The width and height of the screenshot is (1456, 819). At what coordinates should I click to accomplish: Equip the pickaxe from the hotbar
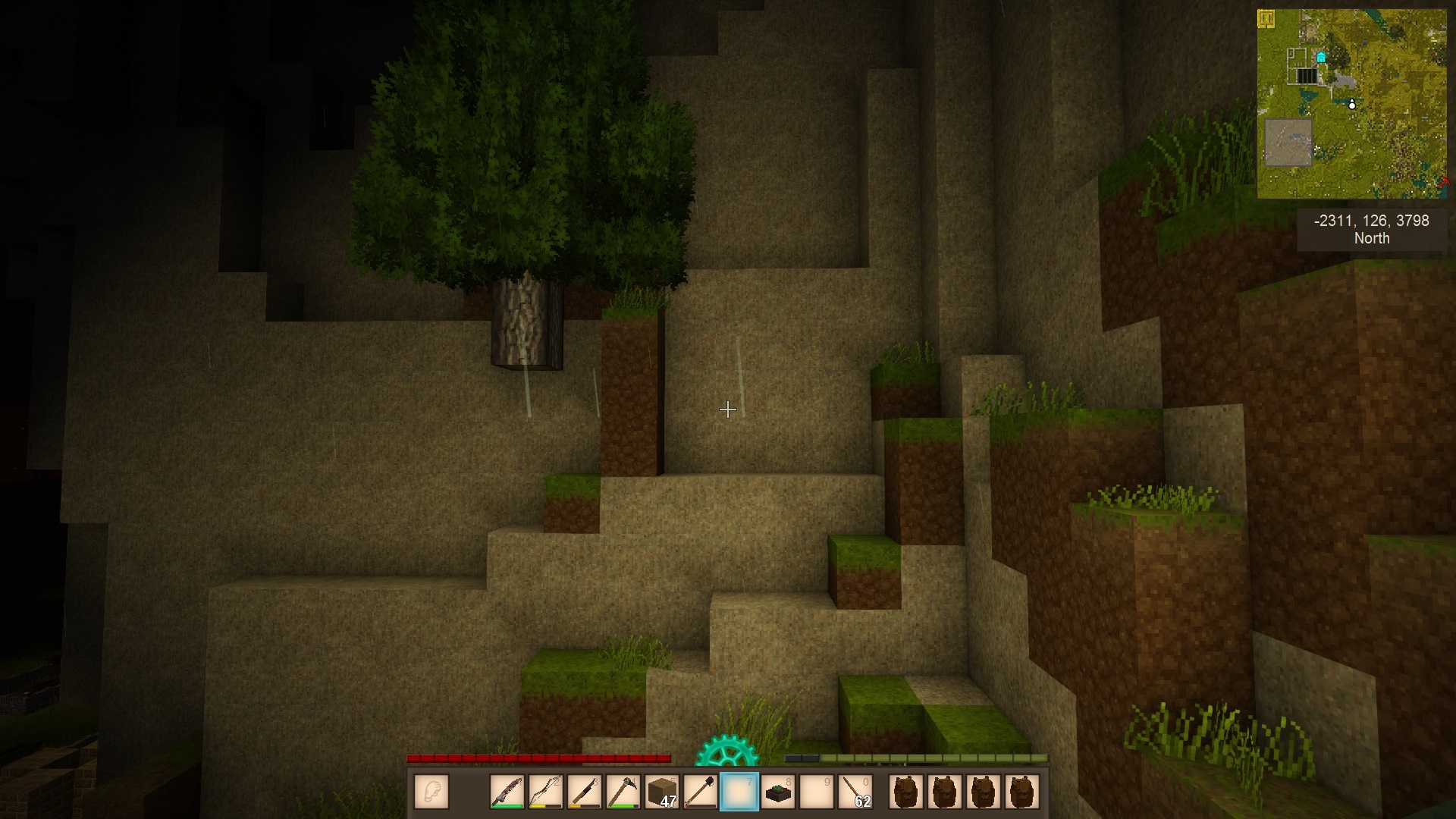click(623, 792)
